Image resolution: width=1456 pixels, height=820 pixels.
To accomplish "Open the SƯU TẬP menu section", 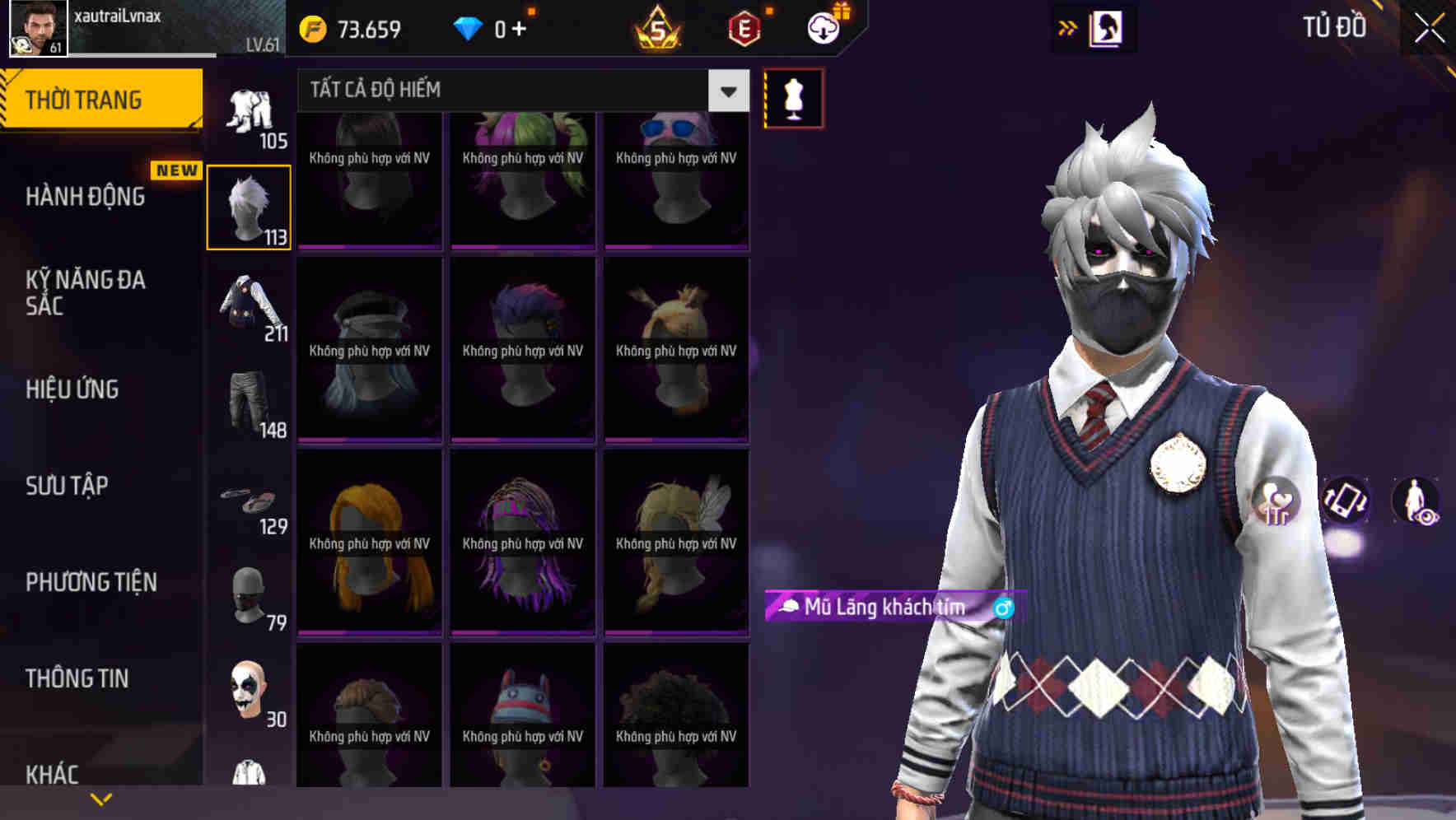I will [66, 486].
